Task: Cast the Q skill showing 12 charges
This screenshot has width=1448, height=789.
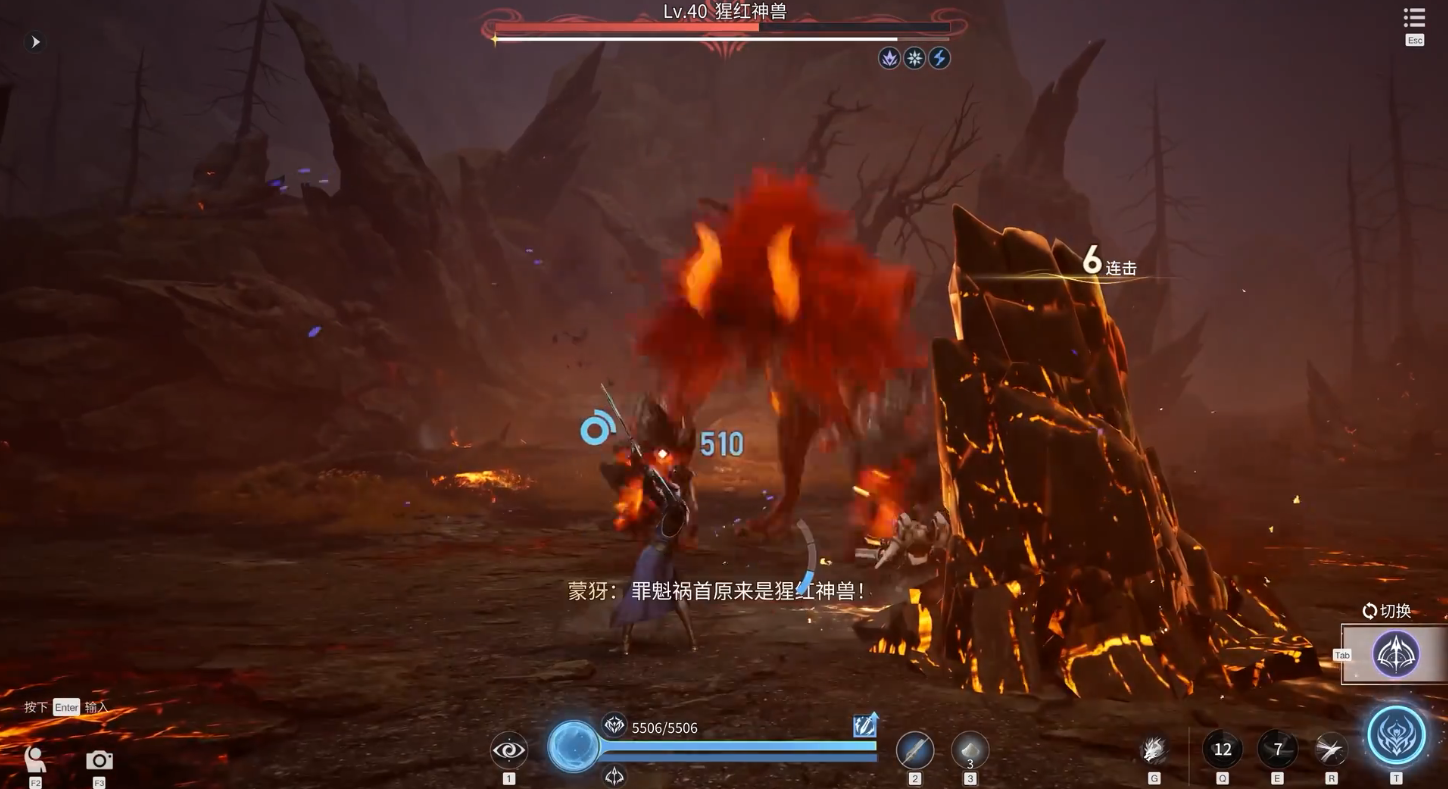Action: click(x=1222, y=748)
